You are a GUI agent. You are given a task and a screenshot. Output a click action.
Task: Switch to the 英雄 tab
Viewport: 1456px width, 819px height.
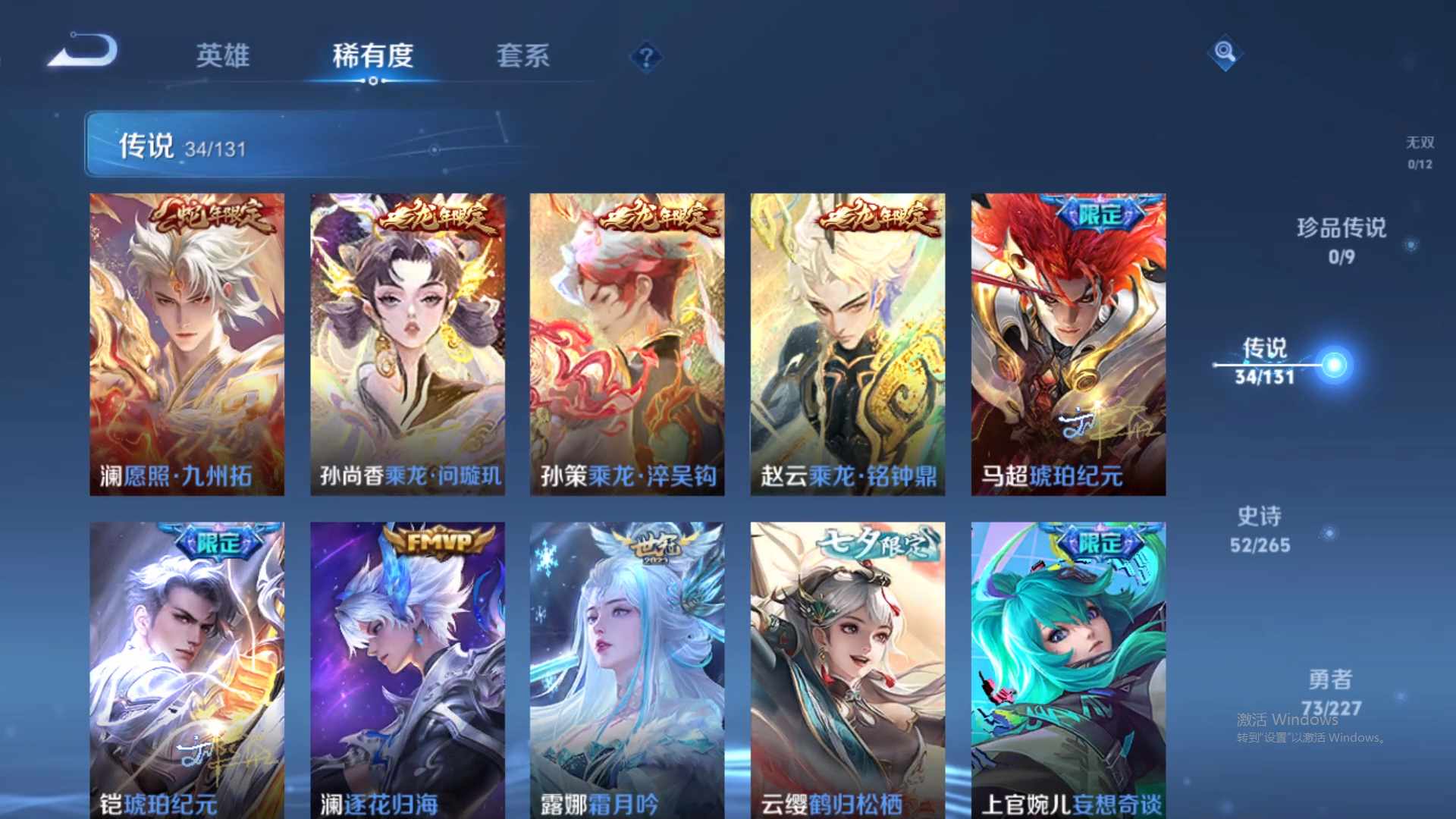223,57
